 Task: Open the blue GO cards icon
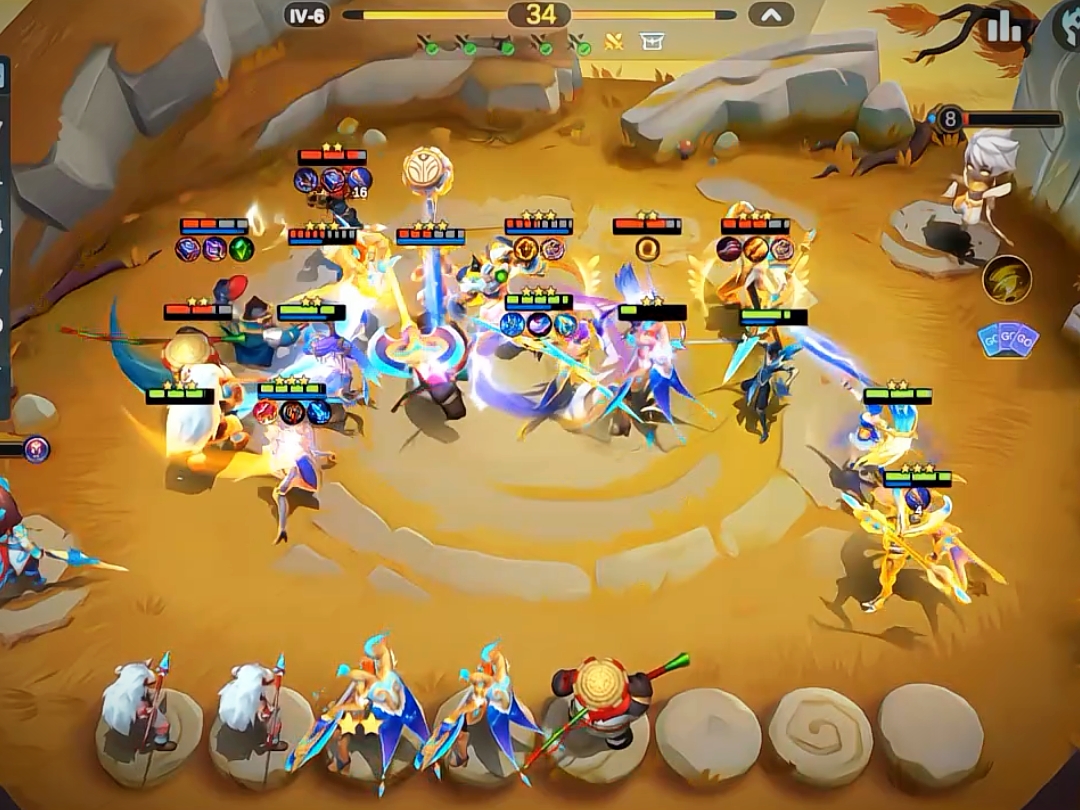[x=1007, y=340]
